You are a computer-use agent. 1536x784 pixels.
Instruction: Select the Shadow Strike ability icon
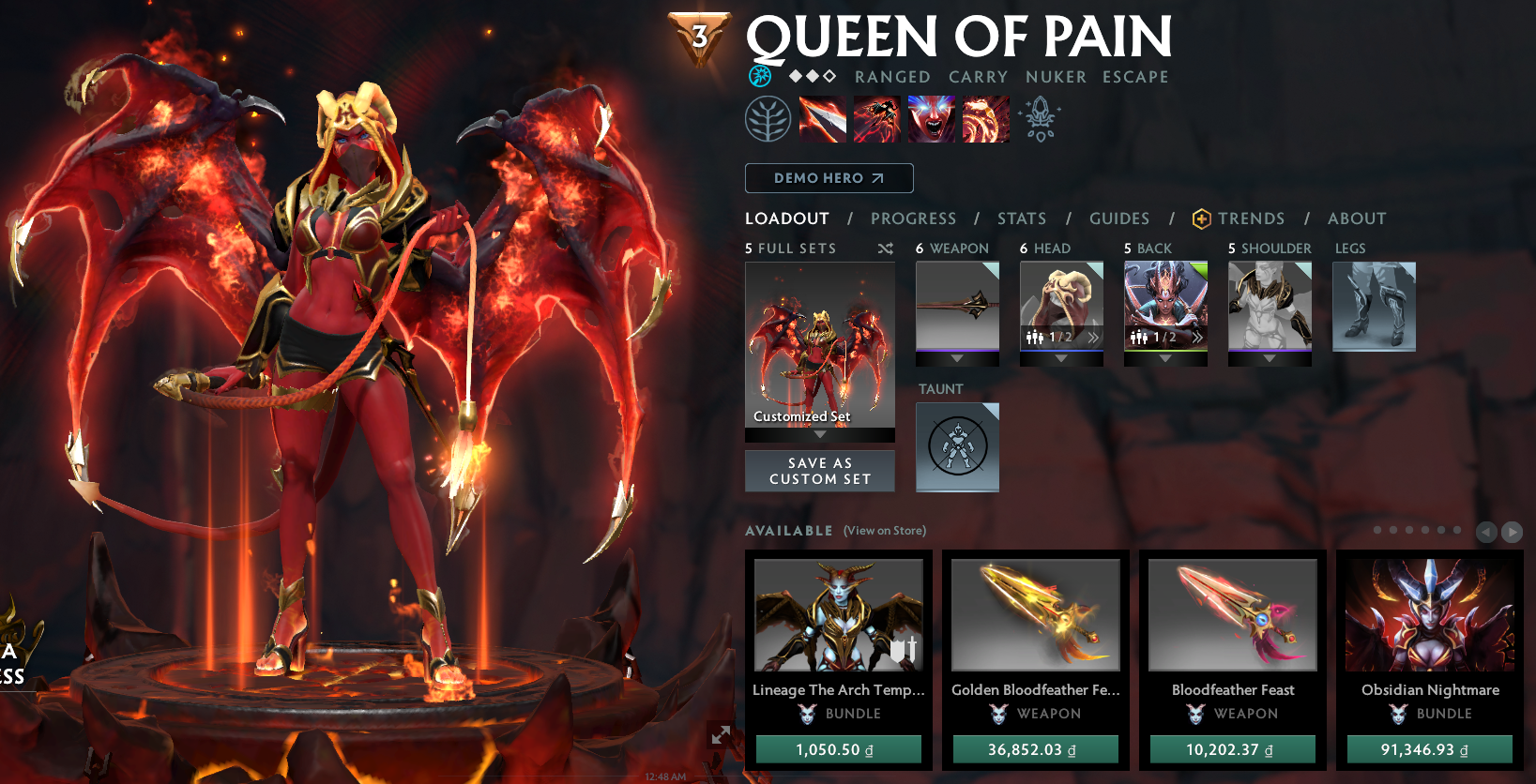tap(822, 119)
